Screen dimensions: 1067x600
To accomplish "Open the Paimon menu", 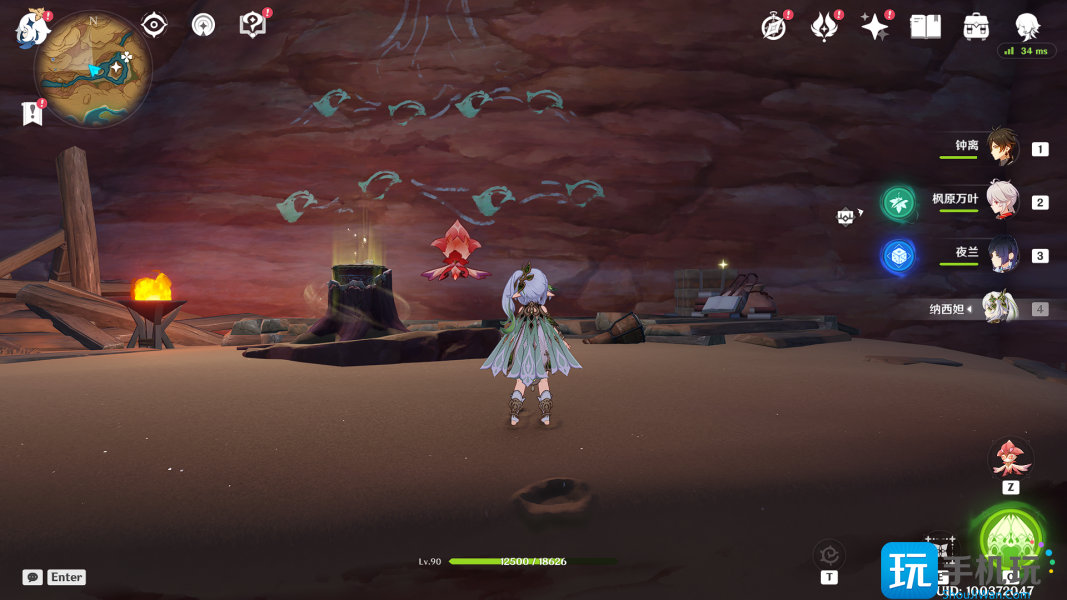I will point(32,27).
